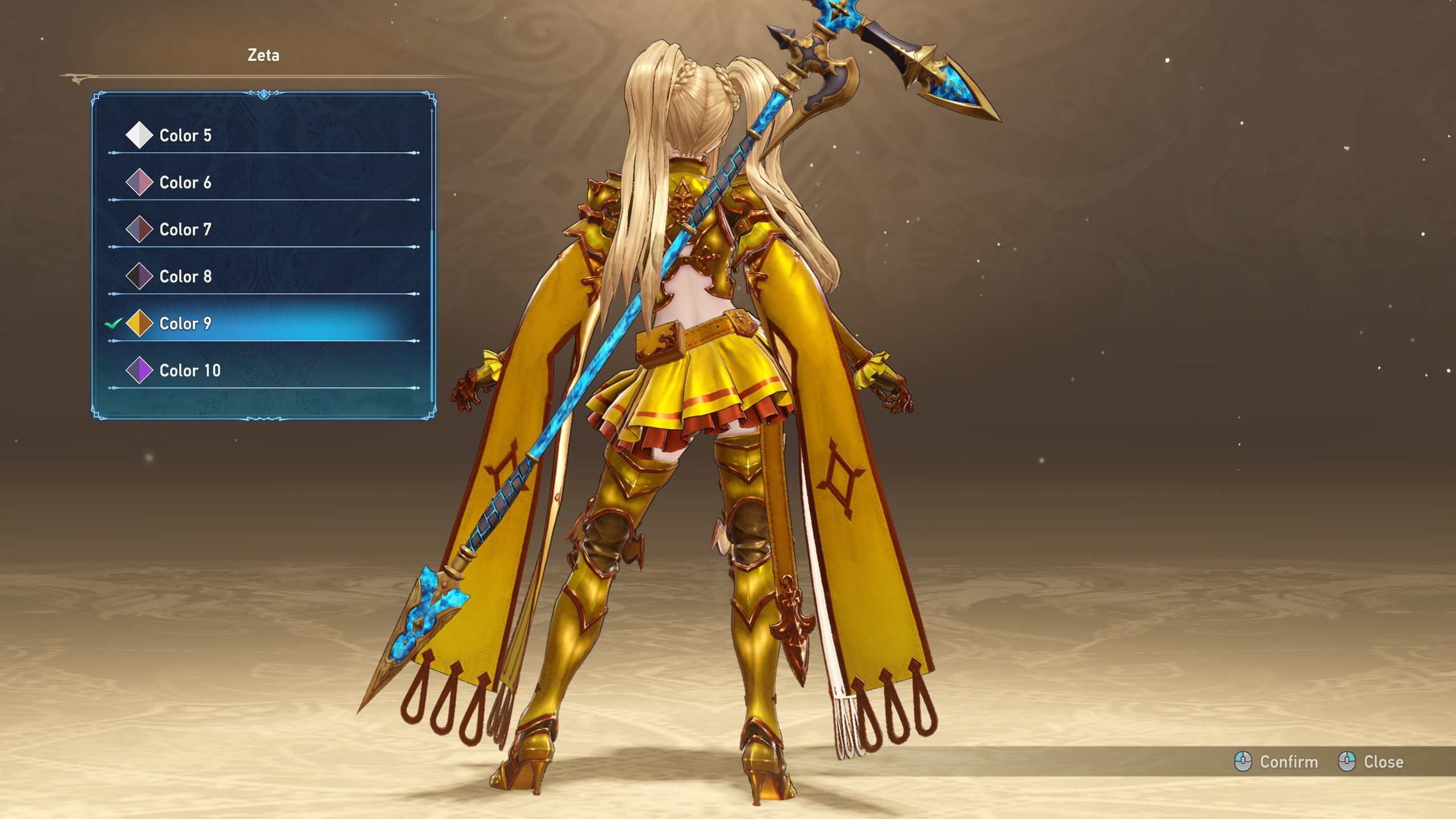The image size is (1456, 819).
Task: Apply Color 8 dark purple scheme
Action: 185,277
